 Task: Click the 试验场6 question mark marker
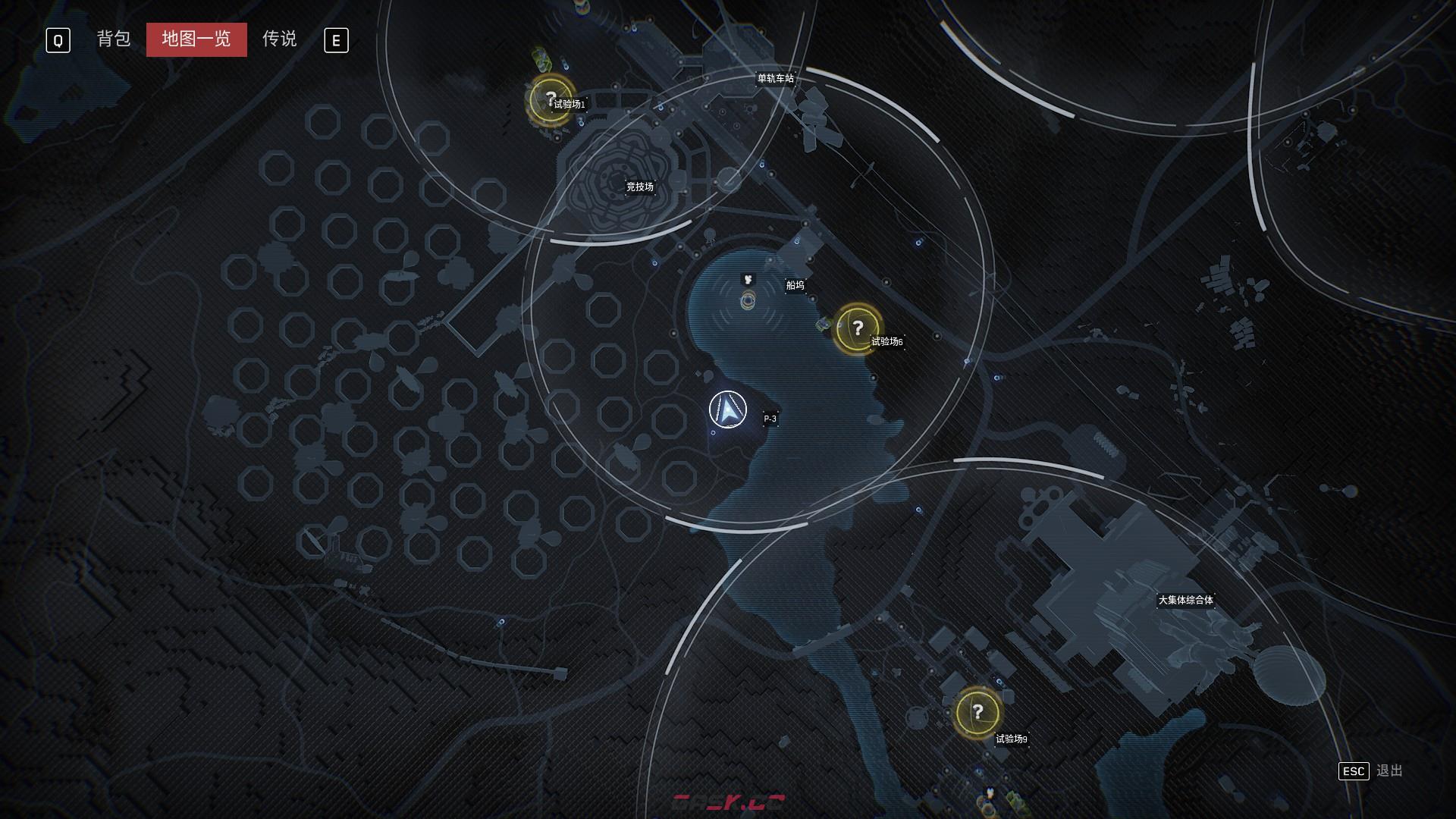[x=857, y=328]
